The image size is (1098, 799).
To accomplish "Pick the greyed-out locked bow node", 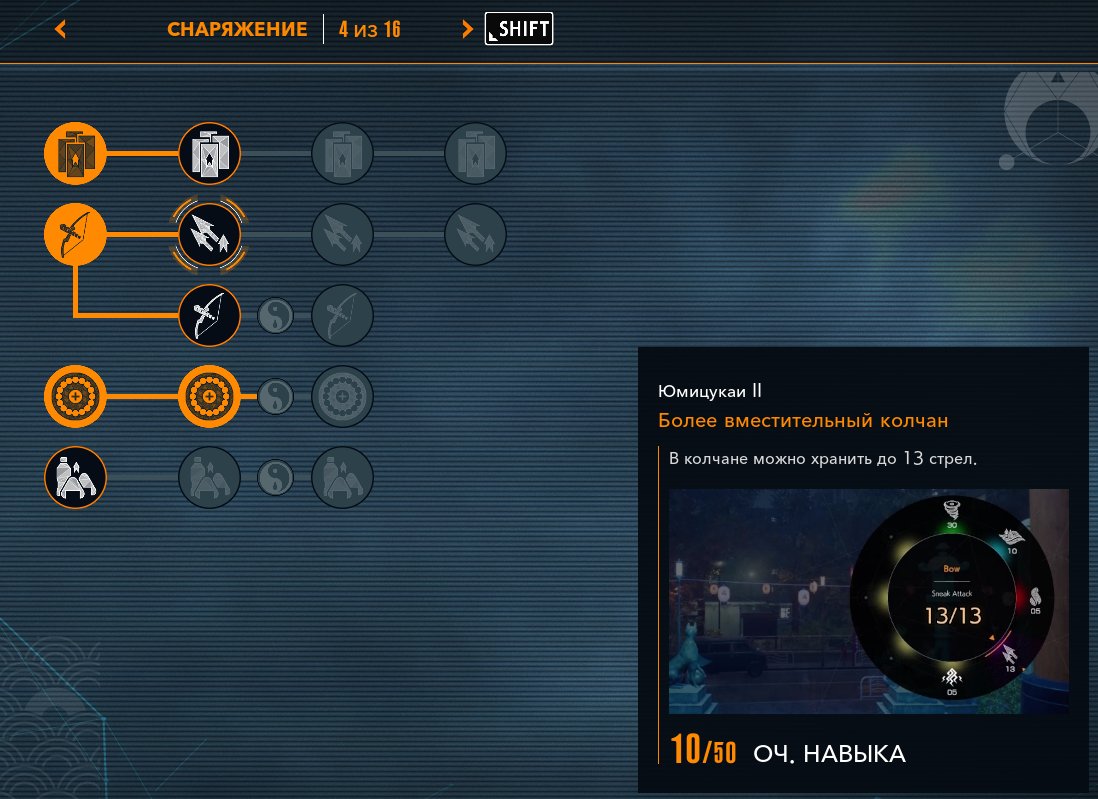I will (x=343, y=316).
